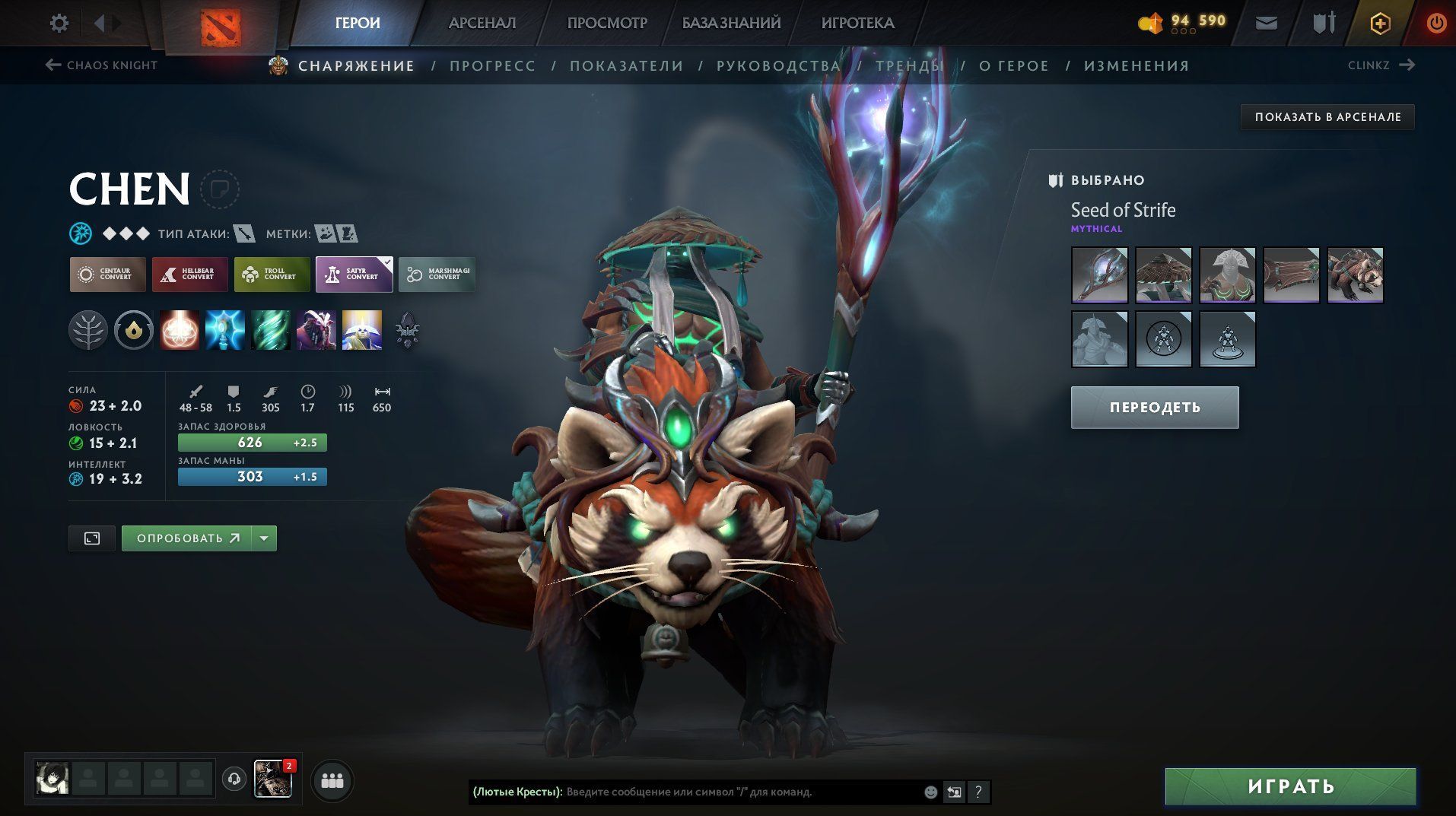
Task: Open the Руководства hero subtab
Action: (778, 66)
